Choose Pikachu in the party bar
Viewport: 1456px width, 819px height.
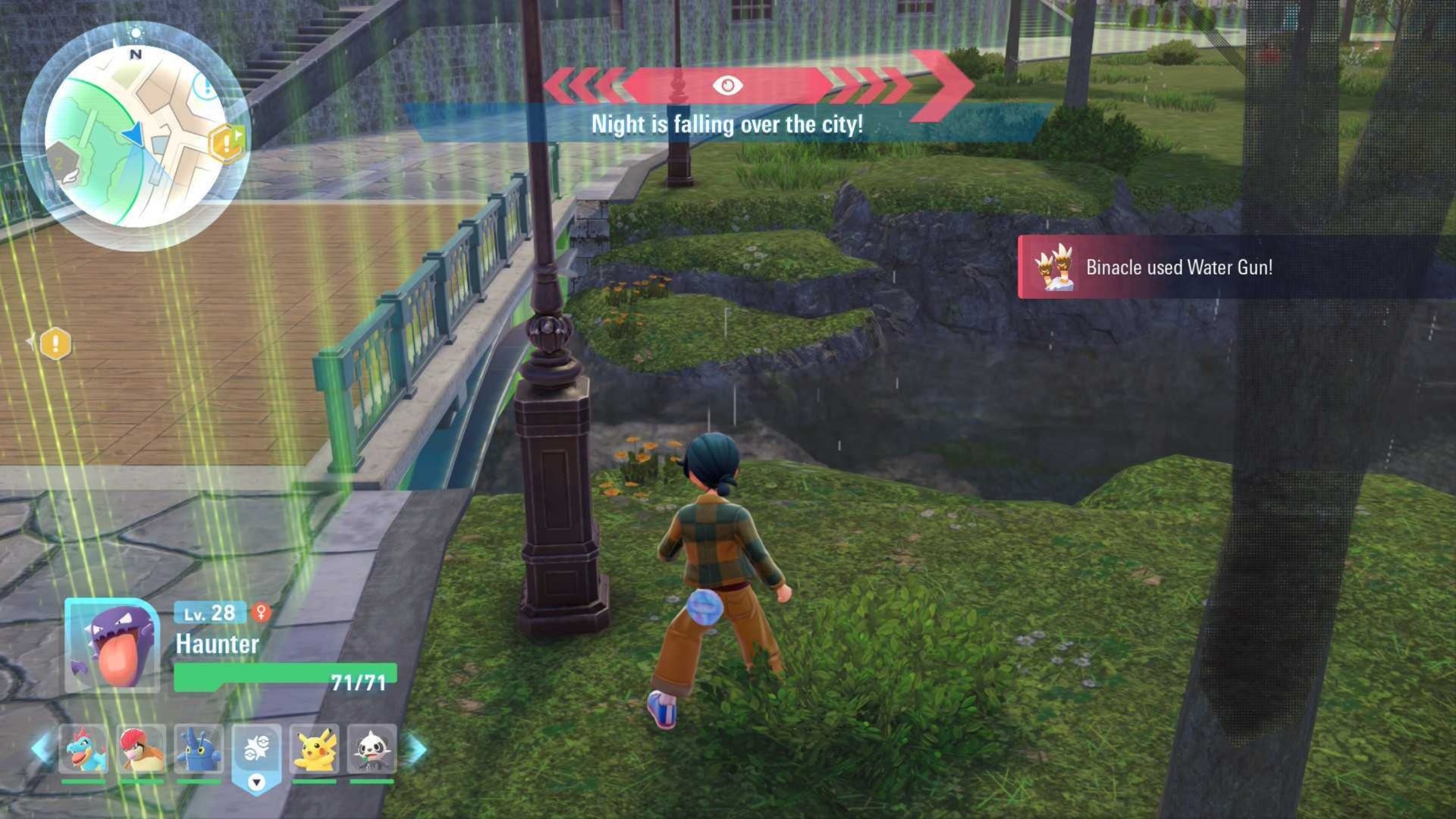314,749
